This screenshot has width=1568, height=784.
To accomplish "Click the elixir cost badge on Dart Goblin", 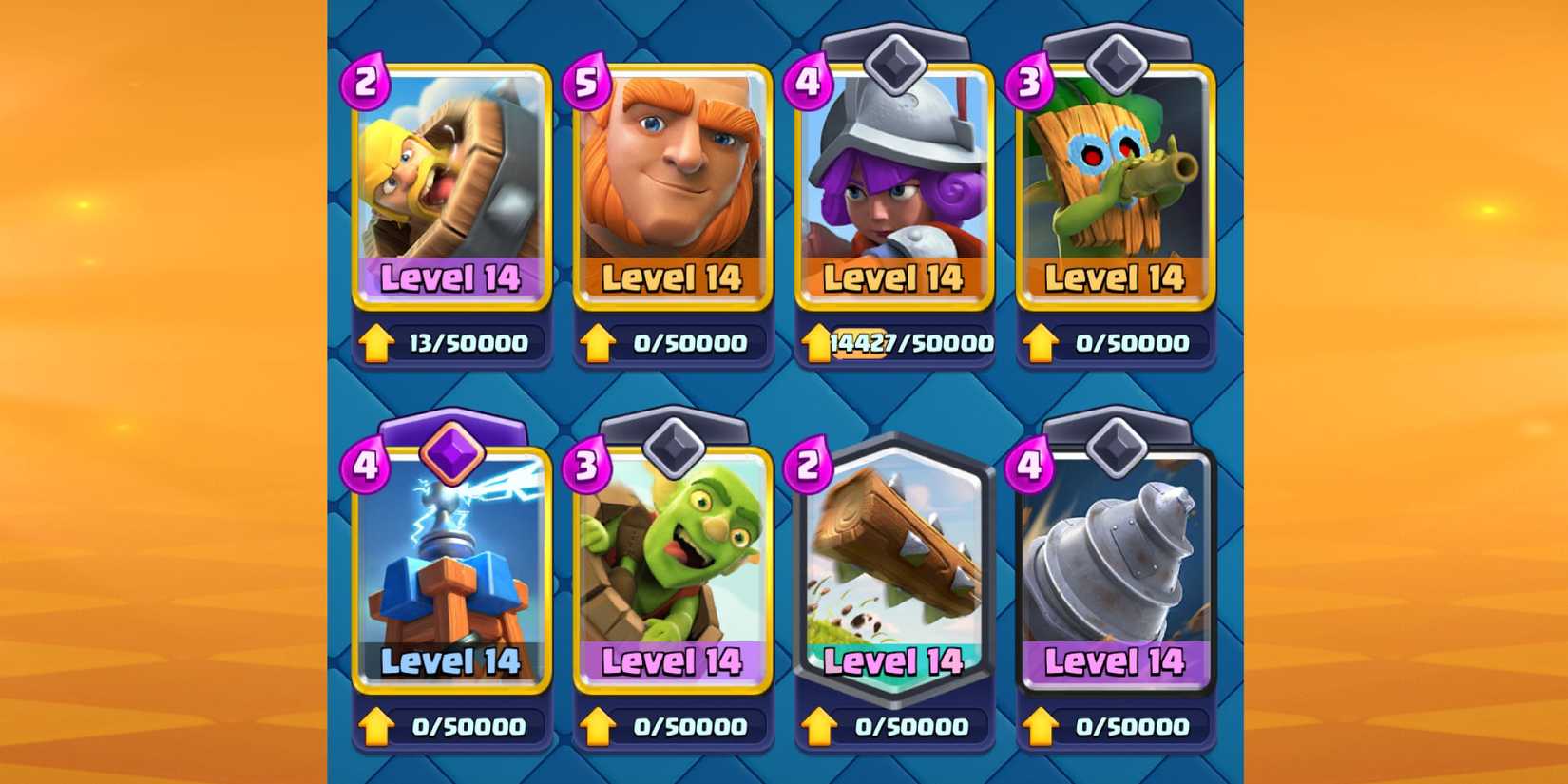I will coord(1029,83).
